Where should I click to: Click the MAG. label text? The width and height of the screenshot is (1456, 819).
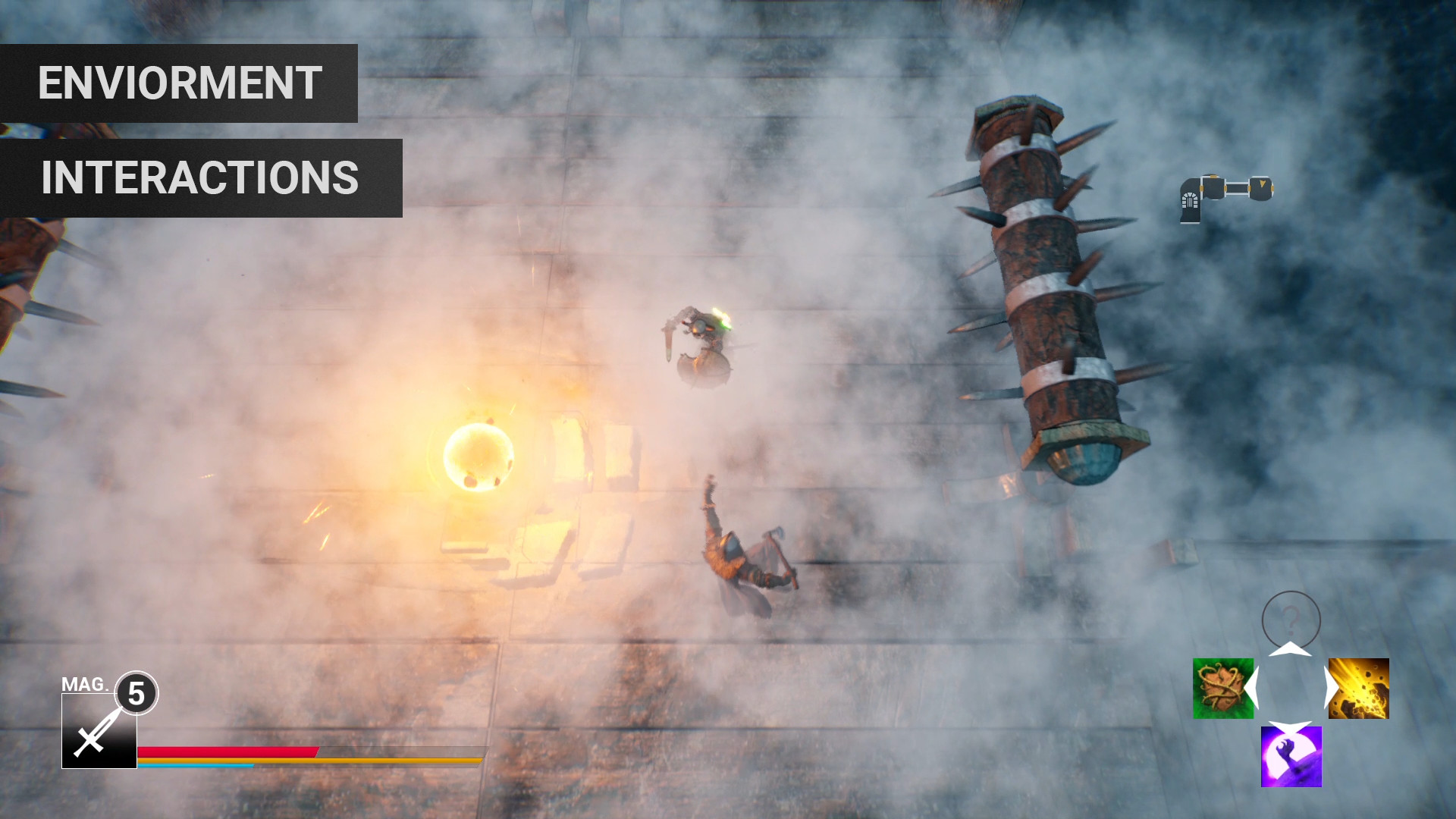click(x=86, y=684)
